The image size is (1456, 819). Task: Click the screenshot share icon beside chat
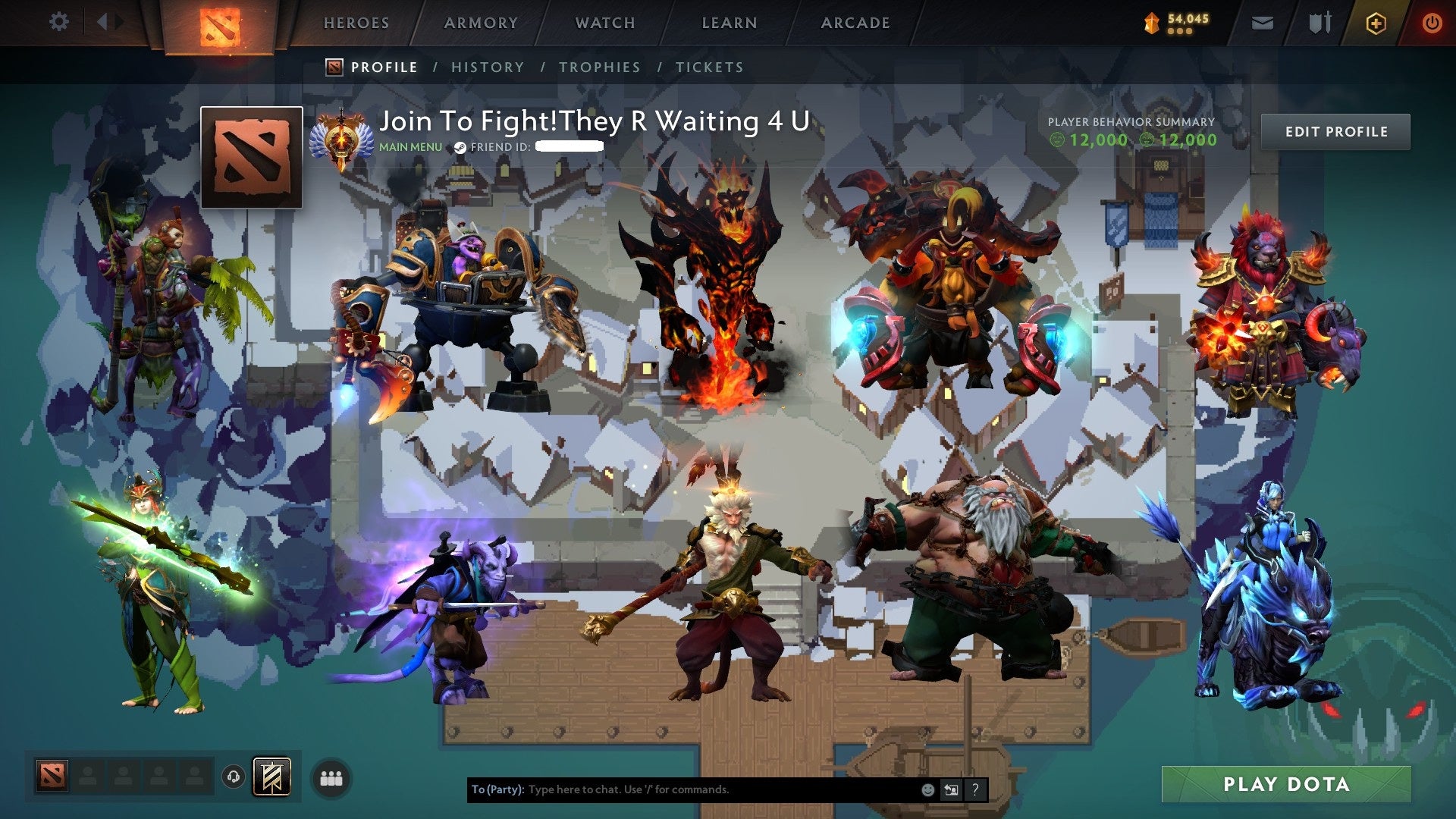click(x=950, y=789)
